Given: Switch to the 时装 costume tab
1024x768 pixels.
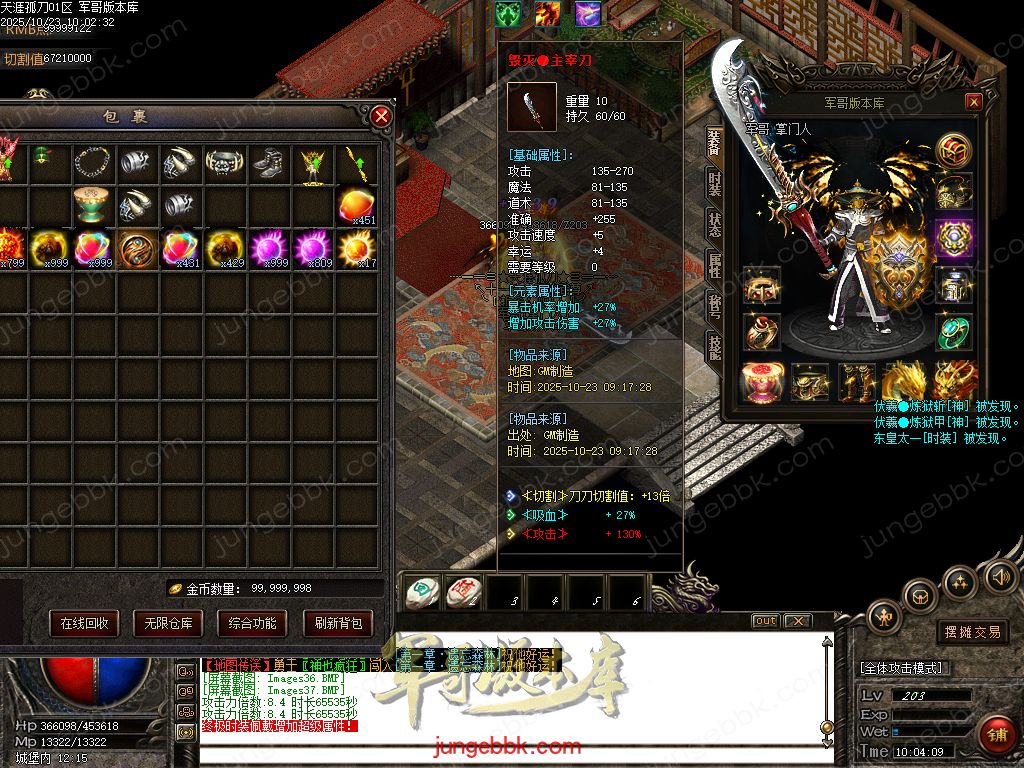Looking at the screenshot, I should [714, 184].
